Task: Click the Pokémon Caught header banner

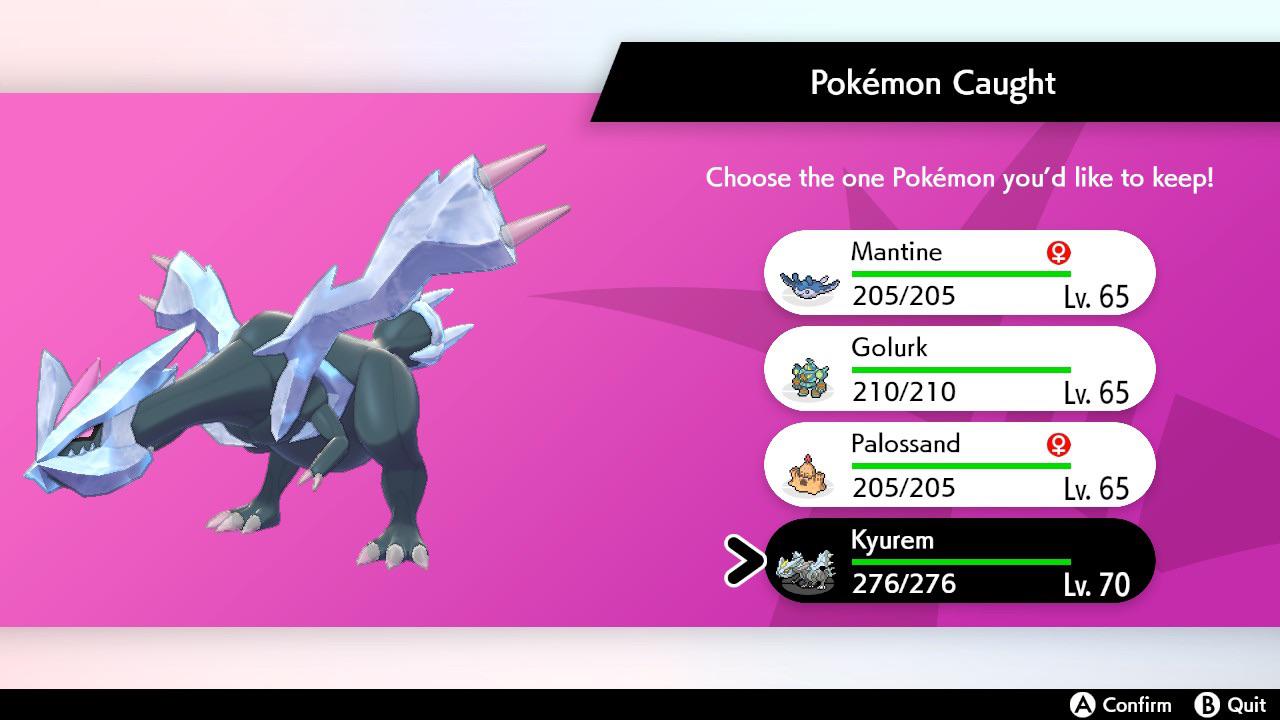Action: pyautogui.click(x=934, y=83)
